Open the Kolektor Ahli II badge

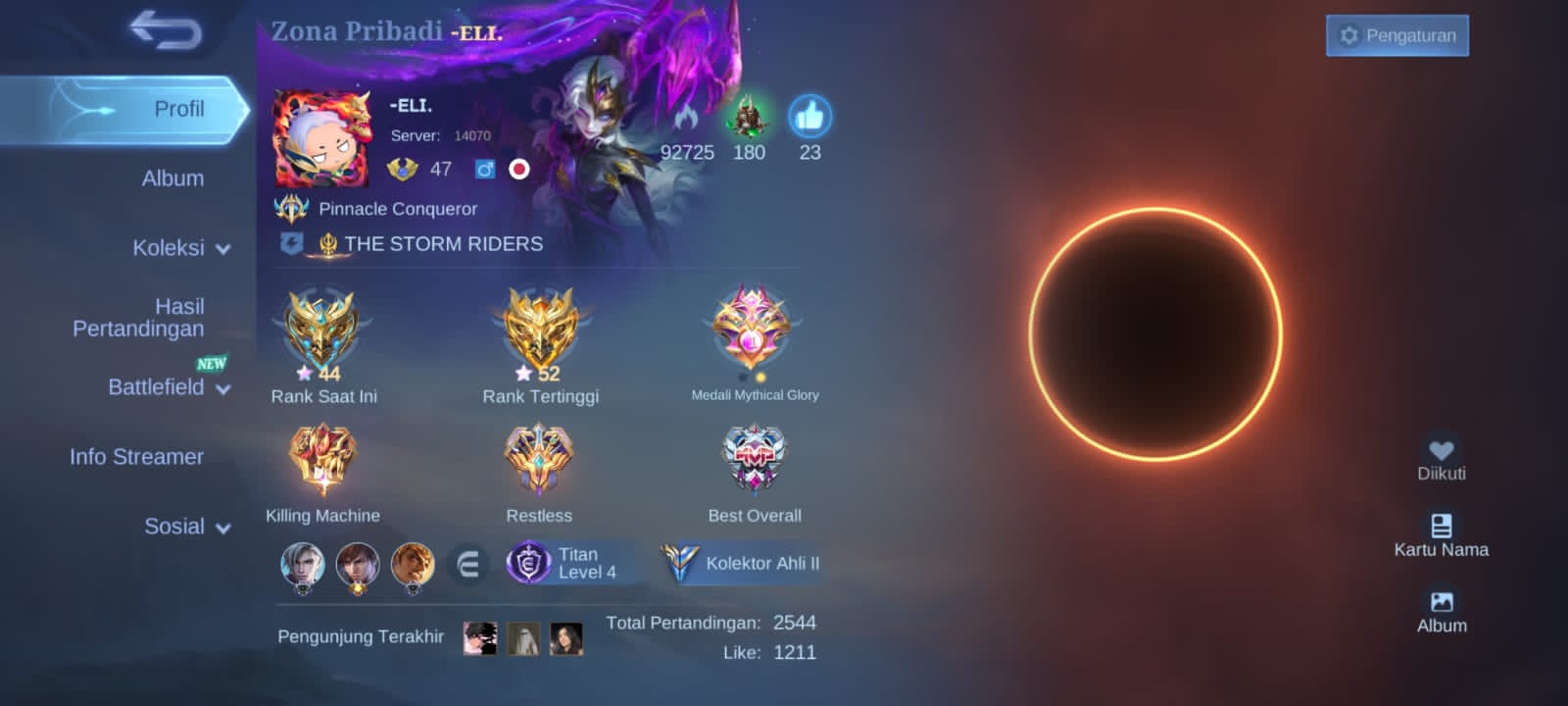[742, 563]
